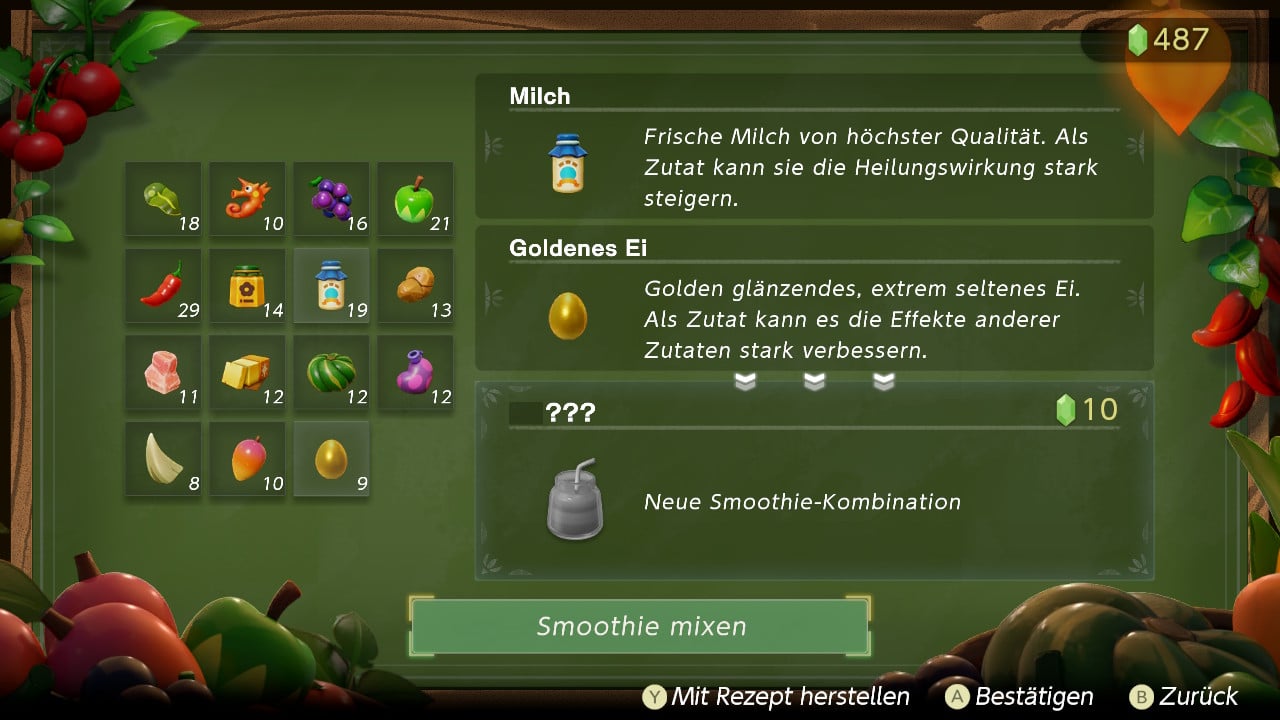
Task: Pick the purple grapes ingredient slot
Action: tap(331, 199)
